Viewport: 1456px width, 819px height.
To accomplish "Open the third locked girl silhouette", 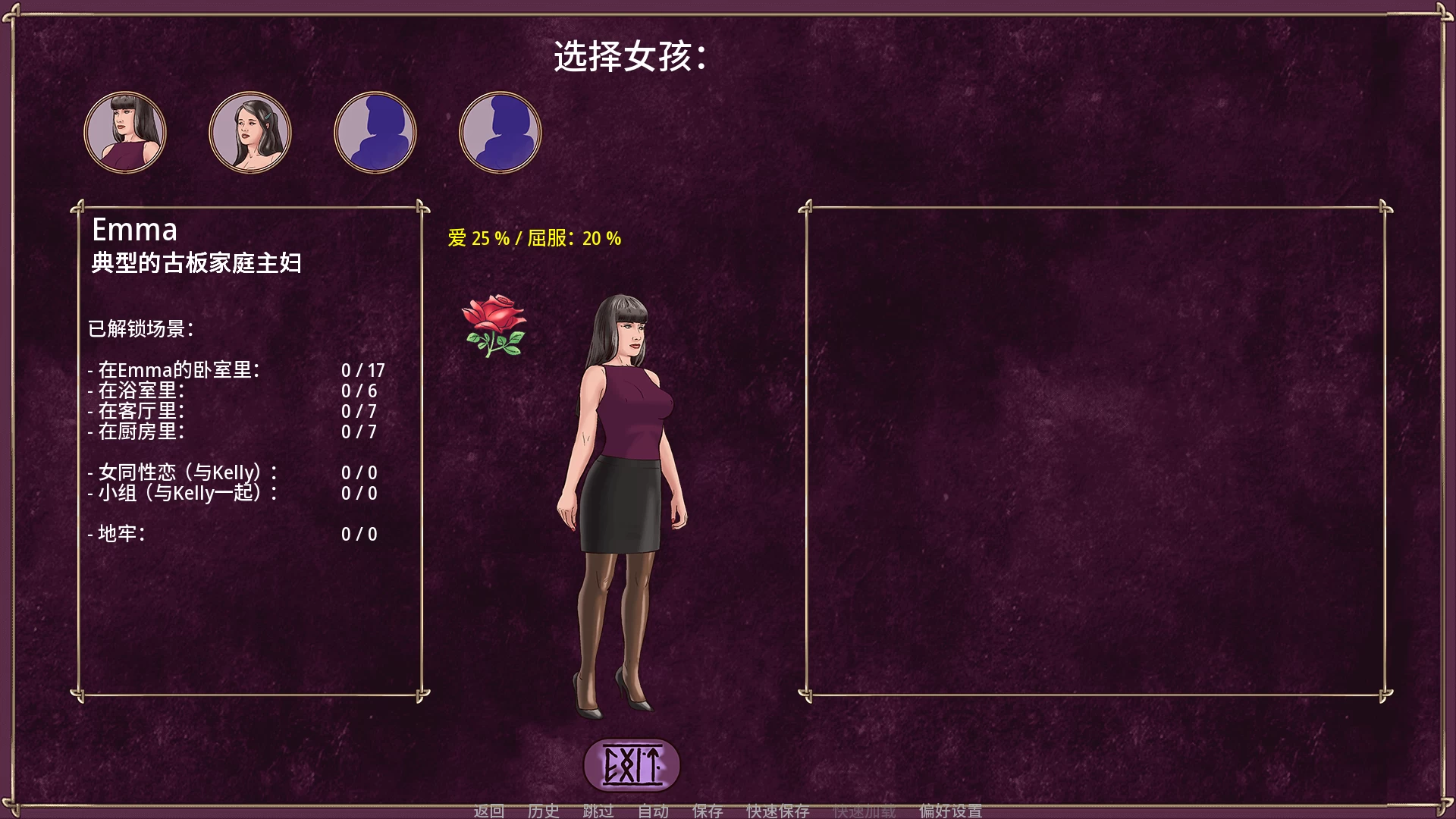I will (x=375, y=132).
